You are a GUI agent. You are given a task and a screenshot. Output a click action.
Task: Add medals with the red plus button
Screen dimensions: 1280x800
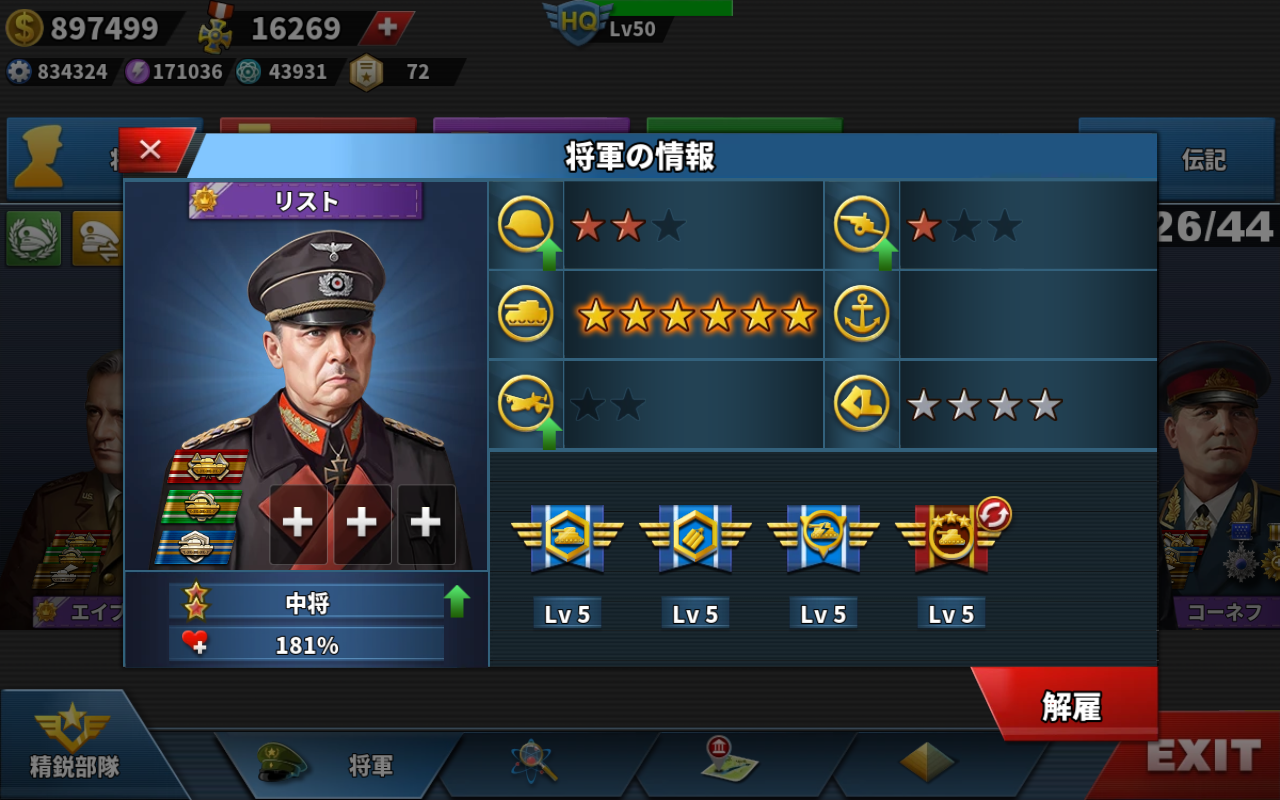coord(388,28)
